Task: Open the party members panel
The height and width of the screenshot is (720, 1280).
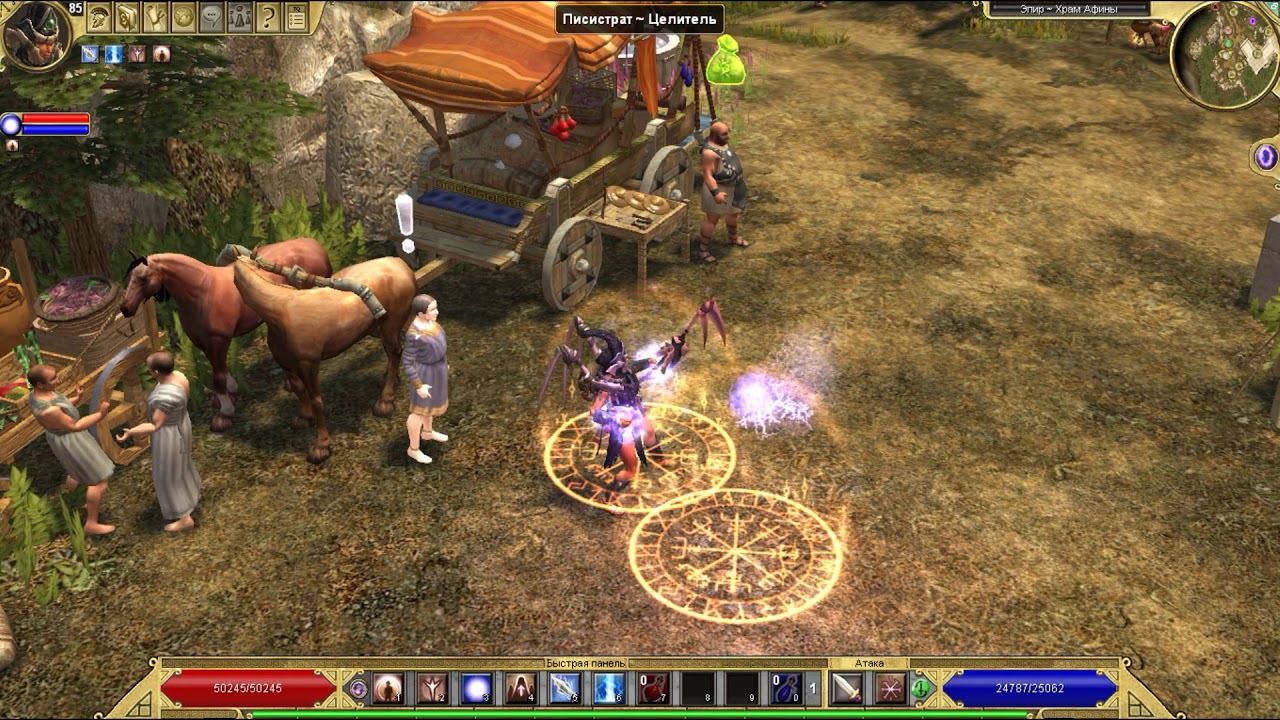Action: coord(240,17)
